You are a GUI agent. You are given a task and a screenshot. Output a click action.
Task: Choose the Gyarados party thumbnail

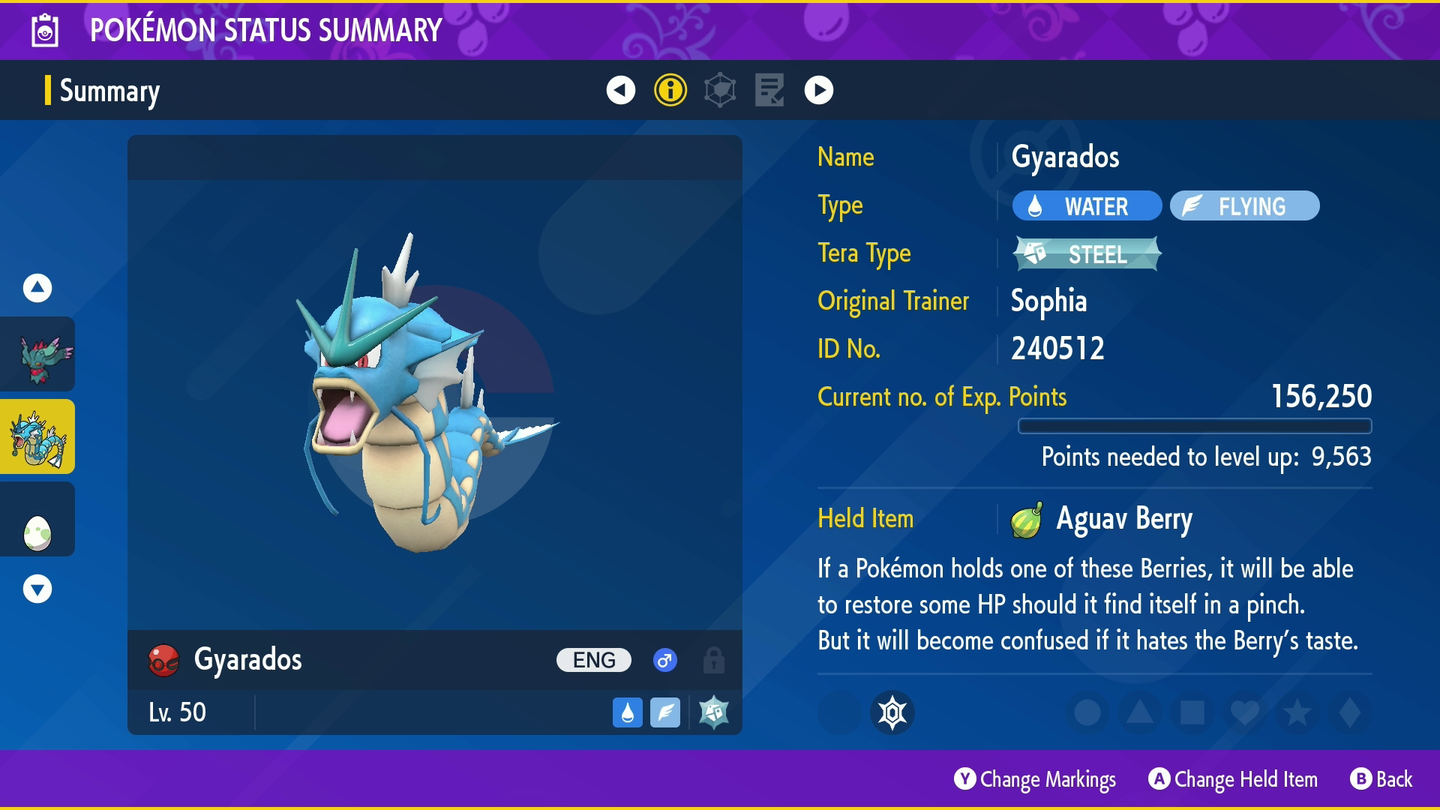click(x=38, y=437)
